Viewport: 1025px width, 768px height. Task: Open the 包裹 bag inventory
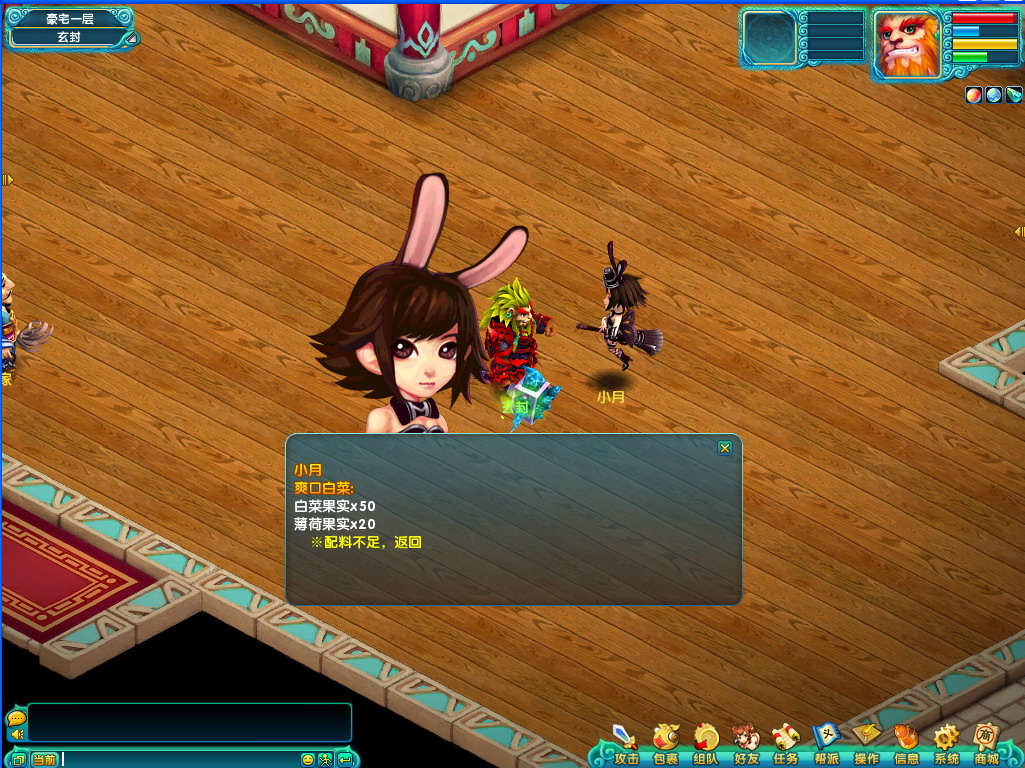[666, 743]
